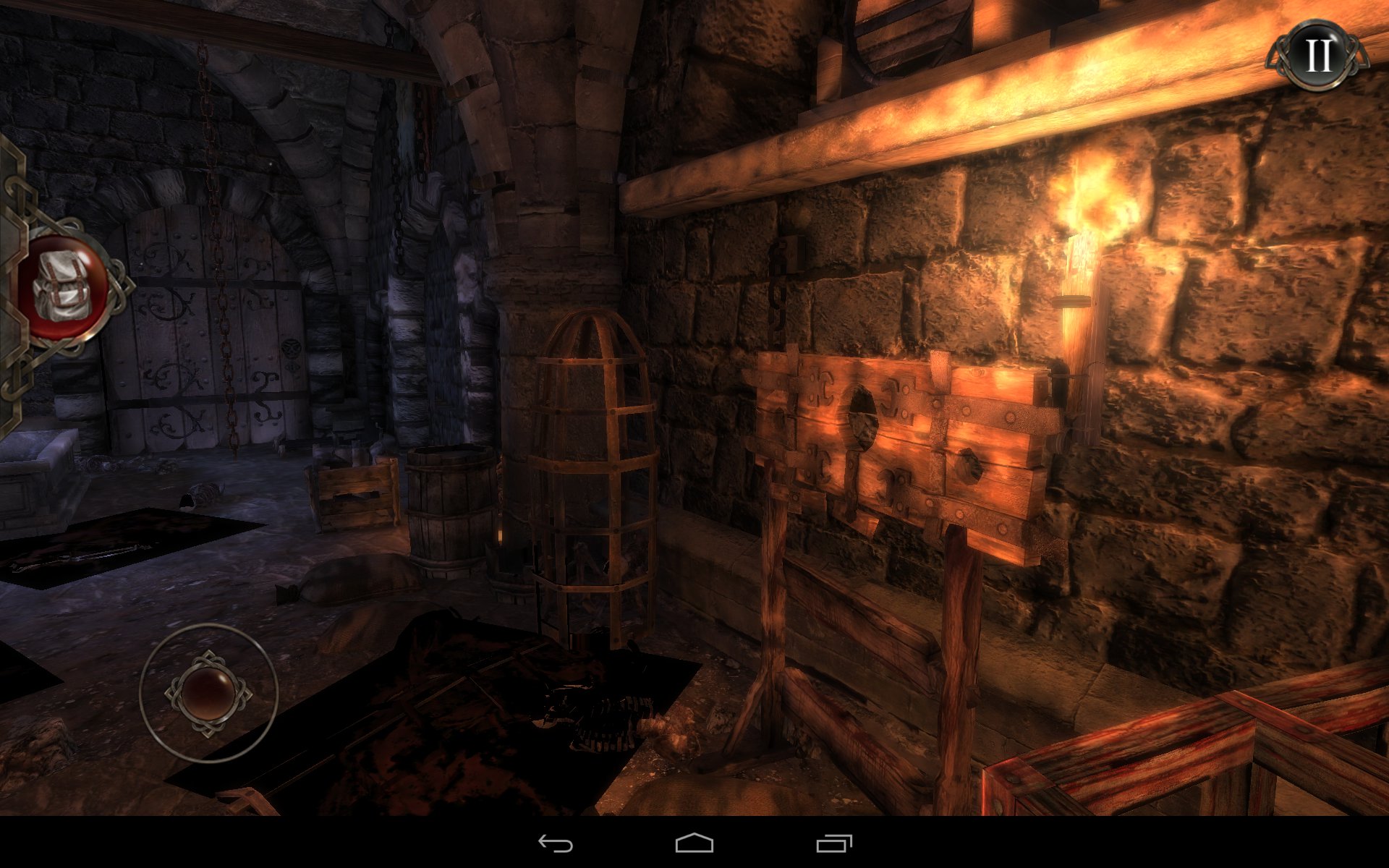Tap the virtual joystick orb

click(x=208, y=692)
